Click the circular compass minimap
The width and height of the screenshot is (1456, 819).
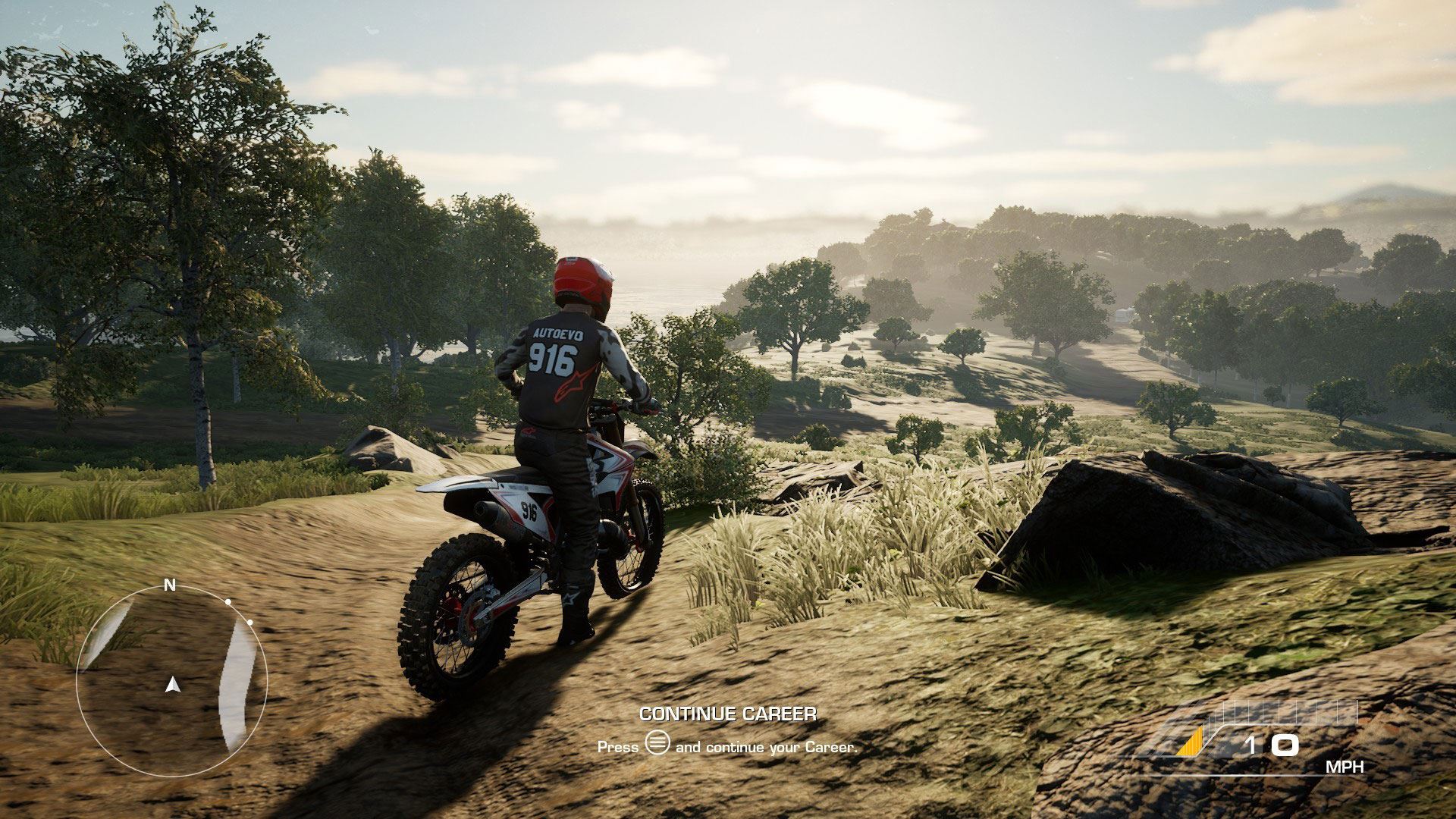coord(171,671)
